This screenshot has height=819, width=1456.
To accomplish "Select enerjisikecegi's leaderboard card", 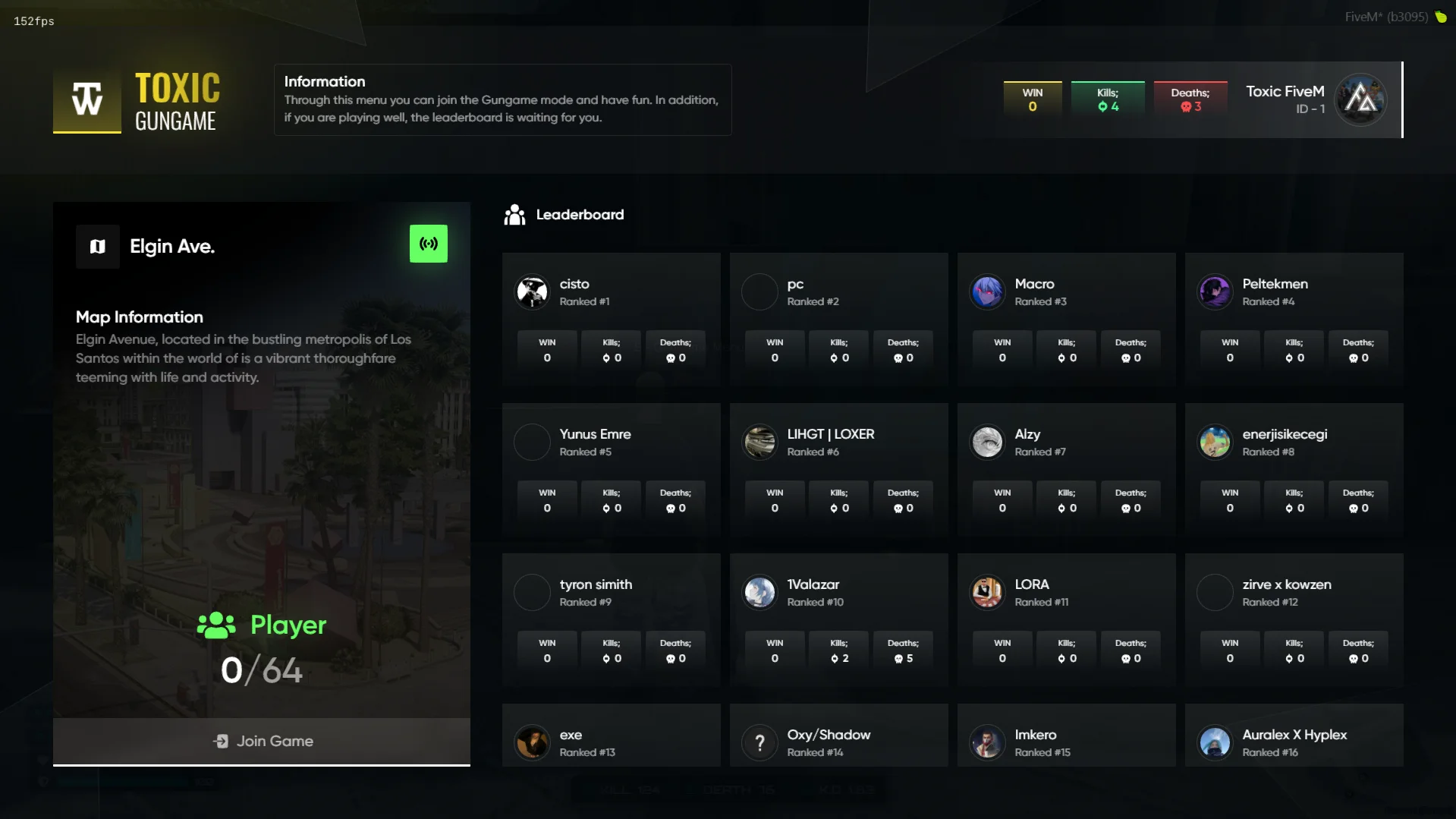I will (1294, 469).
